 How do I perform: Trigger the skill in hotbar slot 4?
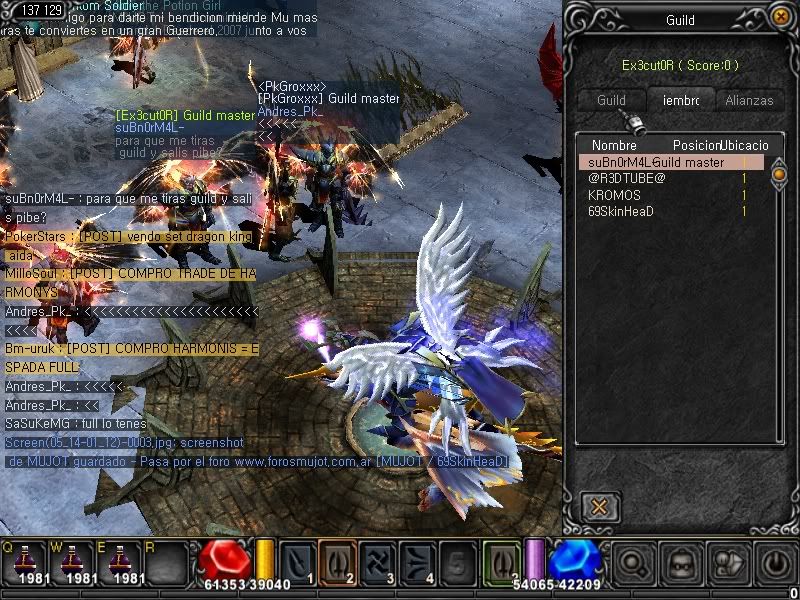417,562
